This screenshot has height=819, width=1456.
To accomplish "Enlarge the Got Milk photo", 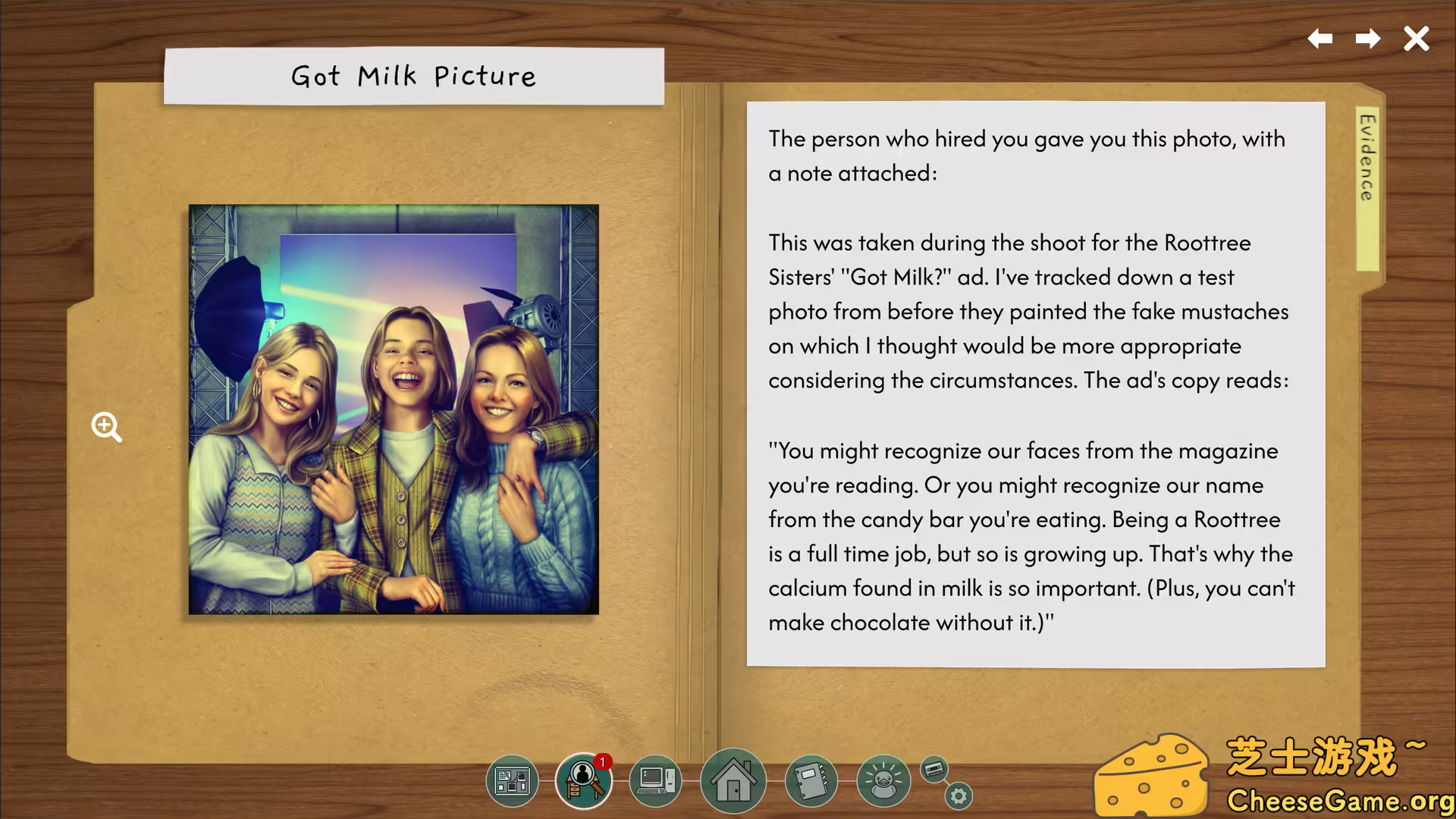I will click(x=394, y=409).
